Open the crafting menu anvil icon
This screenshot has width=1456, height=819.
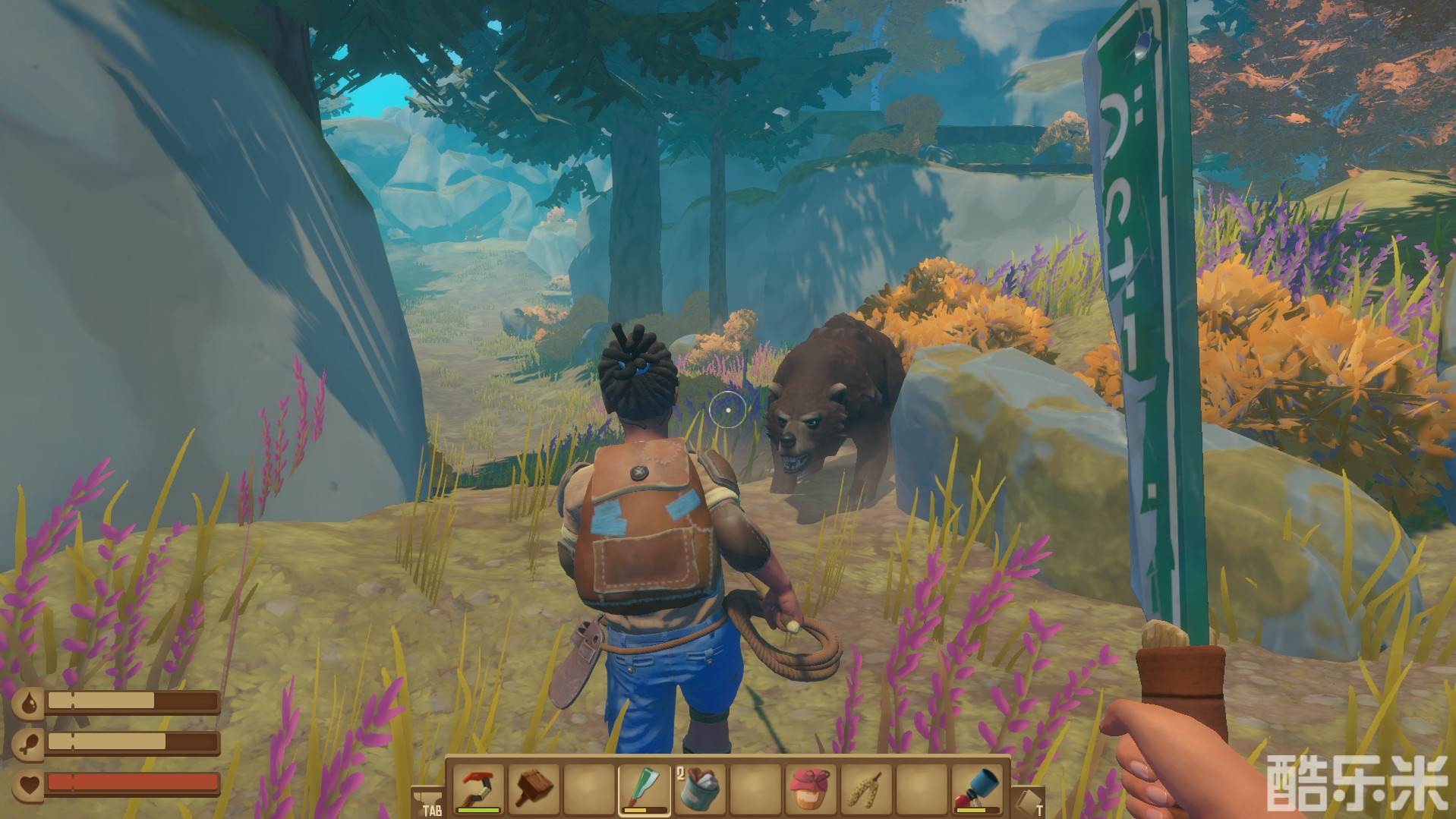(427, 801)
